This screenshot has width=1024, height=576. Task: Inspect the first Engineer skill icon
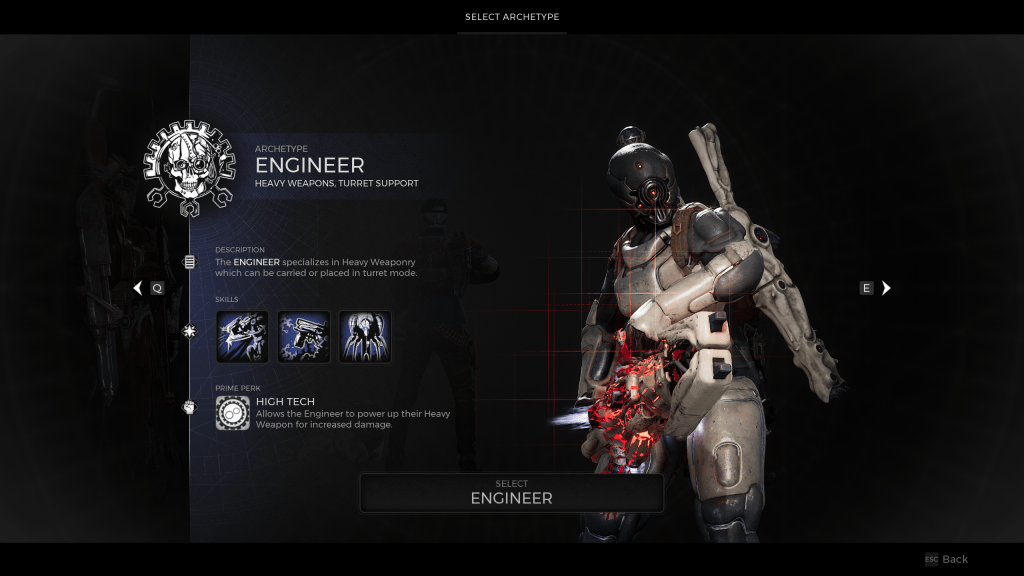(x=242, y=336)
